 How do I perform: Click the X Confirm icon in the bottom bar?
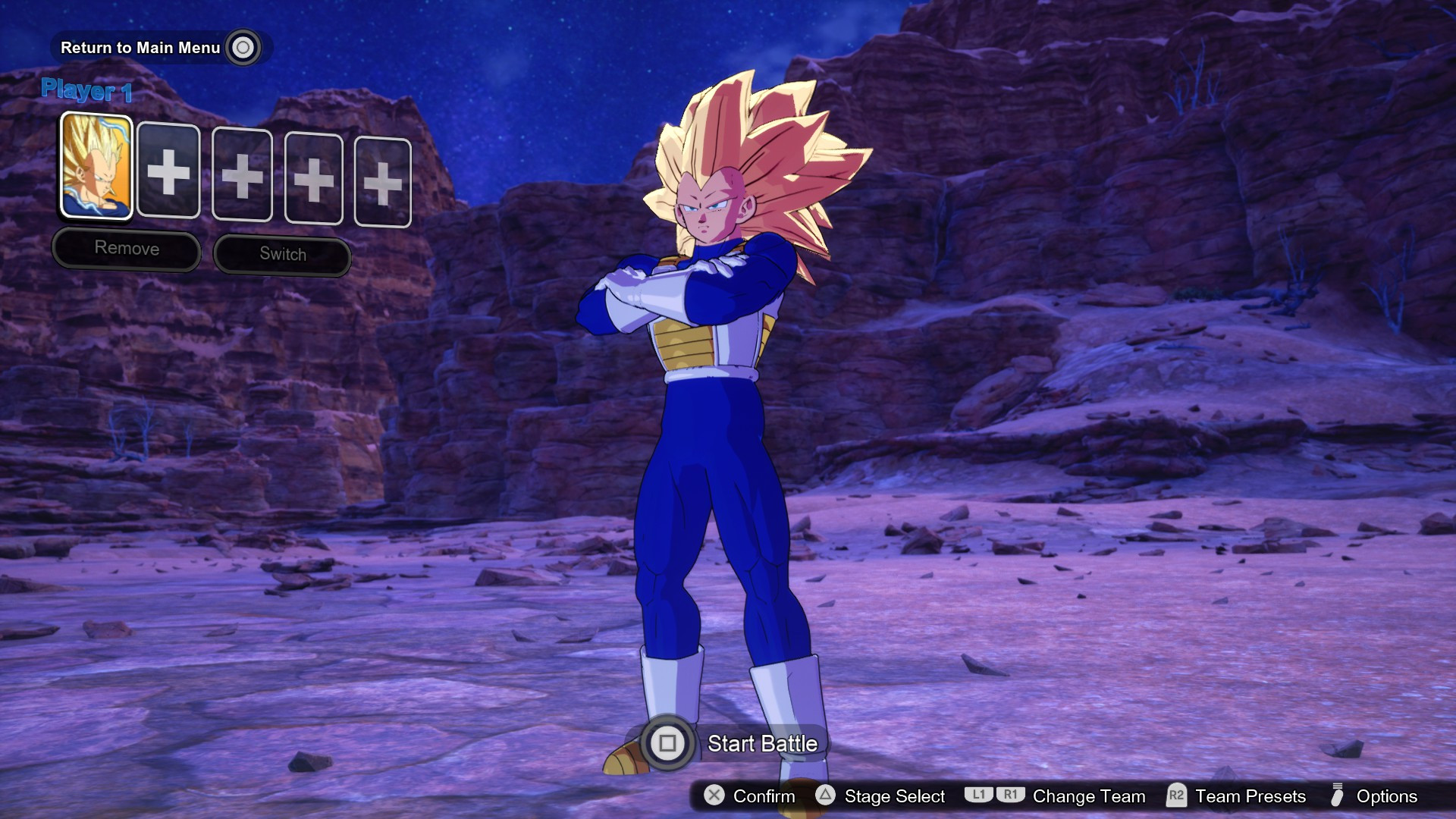point(714,796)
